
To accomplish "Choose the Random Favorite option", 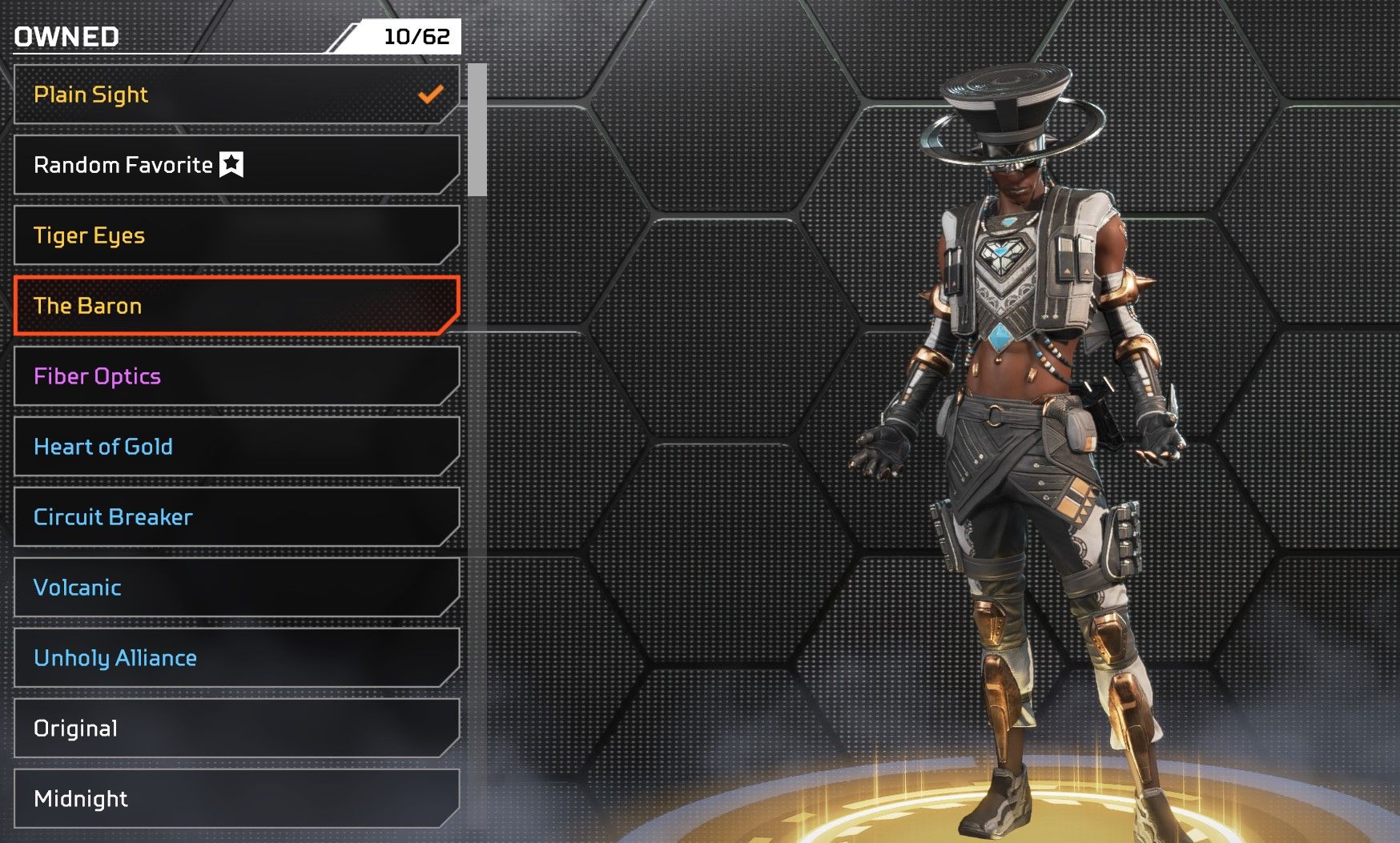I will coord(236,165).
